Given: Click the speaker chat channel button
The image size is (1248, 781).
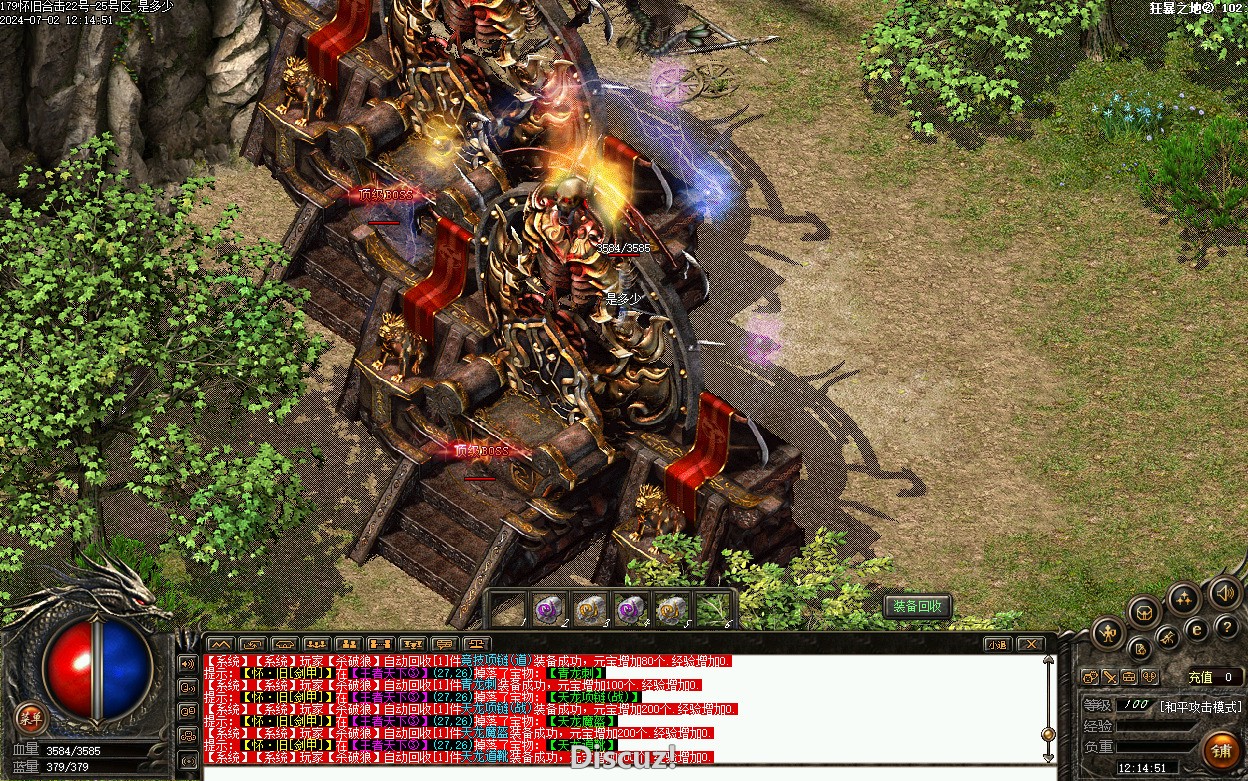Looking at the screenshot, I should coord(187,663).
